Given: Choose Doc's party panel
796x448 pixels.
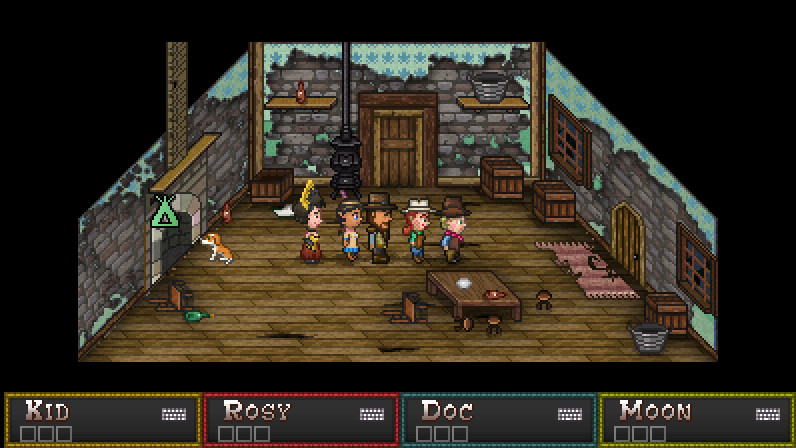Looking at the screenshot, I should click(498, 420).
